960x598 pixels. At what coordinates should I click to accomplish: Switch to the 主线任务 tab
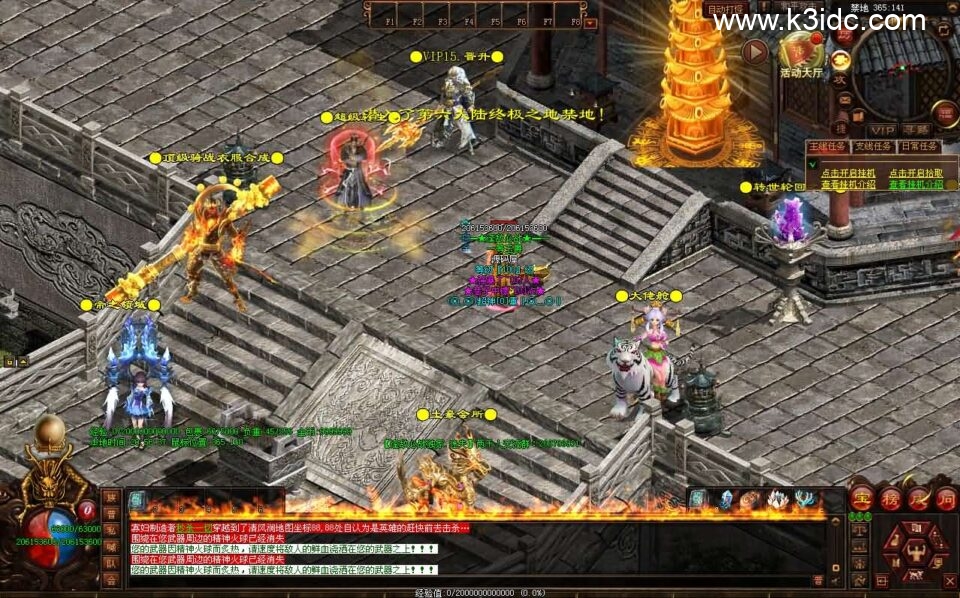(827, 146)
